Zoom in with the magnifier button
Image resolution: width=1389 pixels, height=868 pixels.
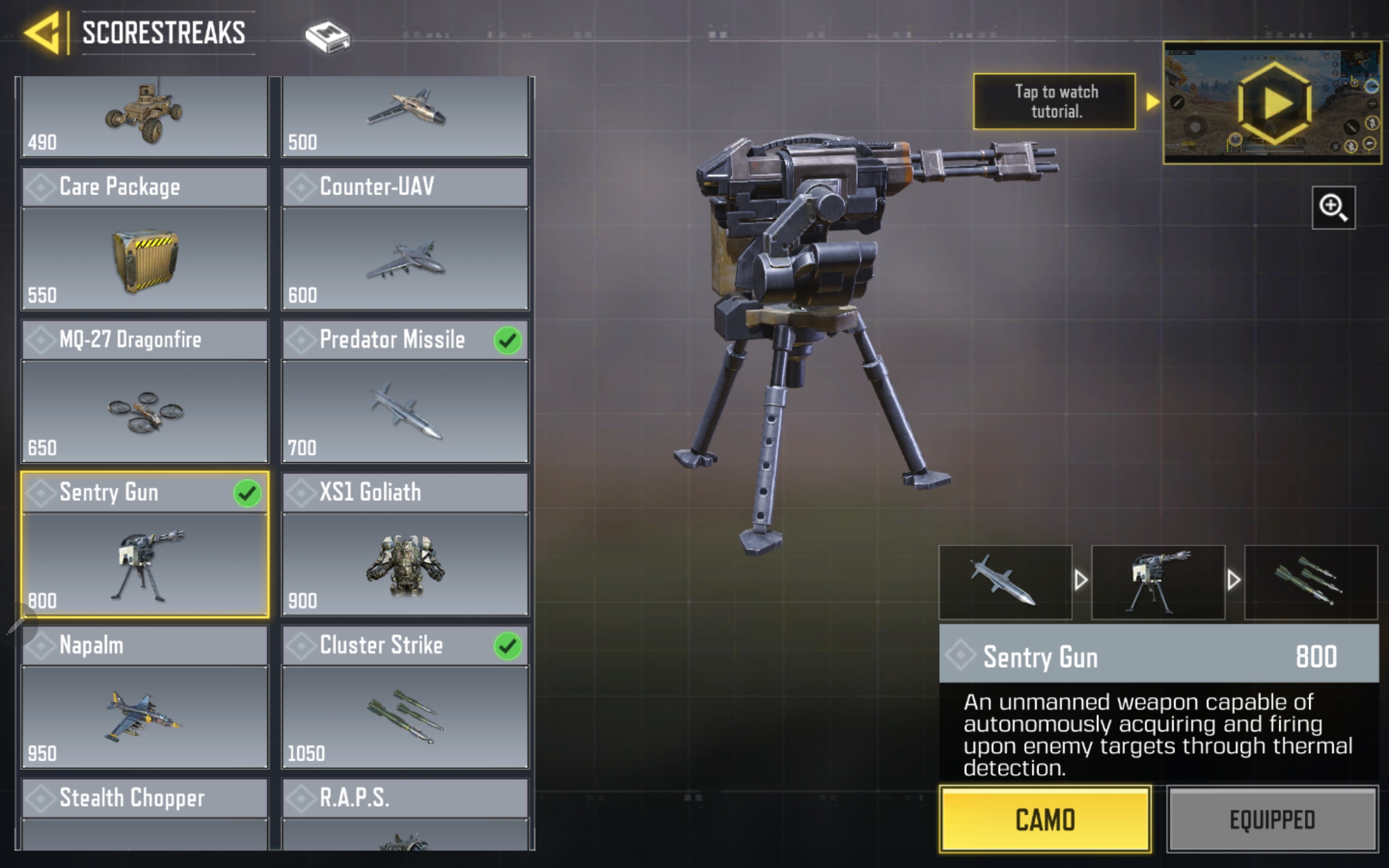point(1333,207)
